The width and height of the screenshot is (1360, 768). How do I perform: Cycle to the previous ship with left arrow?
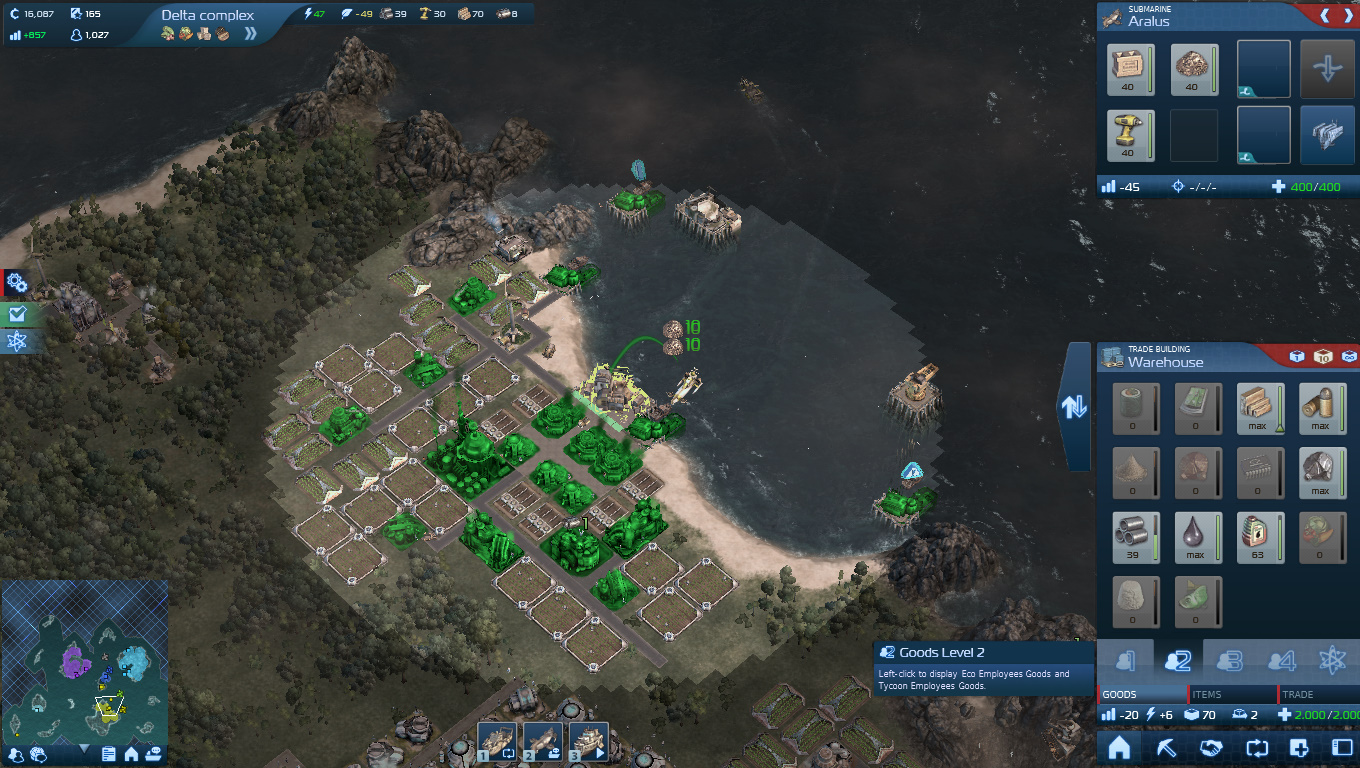(x=1324, y=17)
